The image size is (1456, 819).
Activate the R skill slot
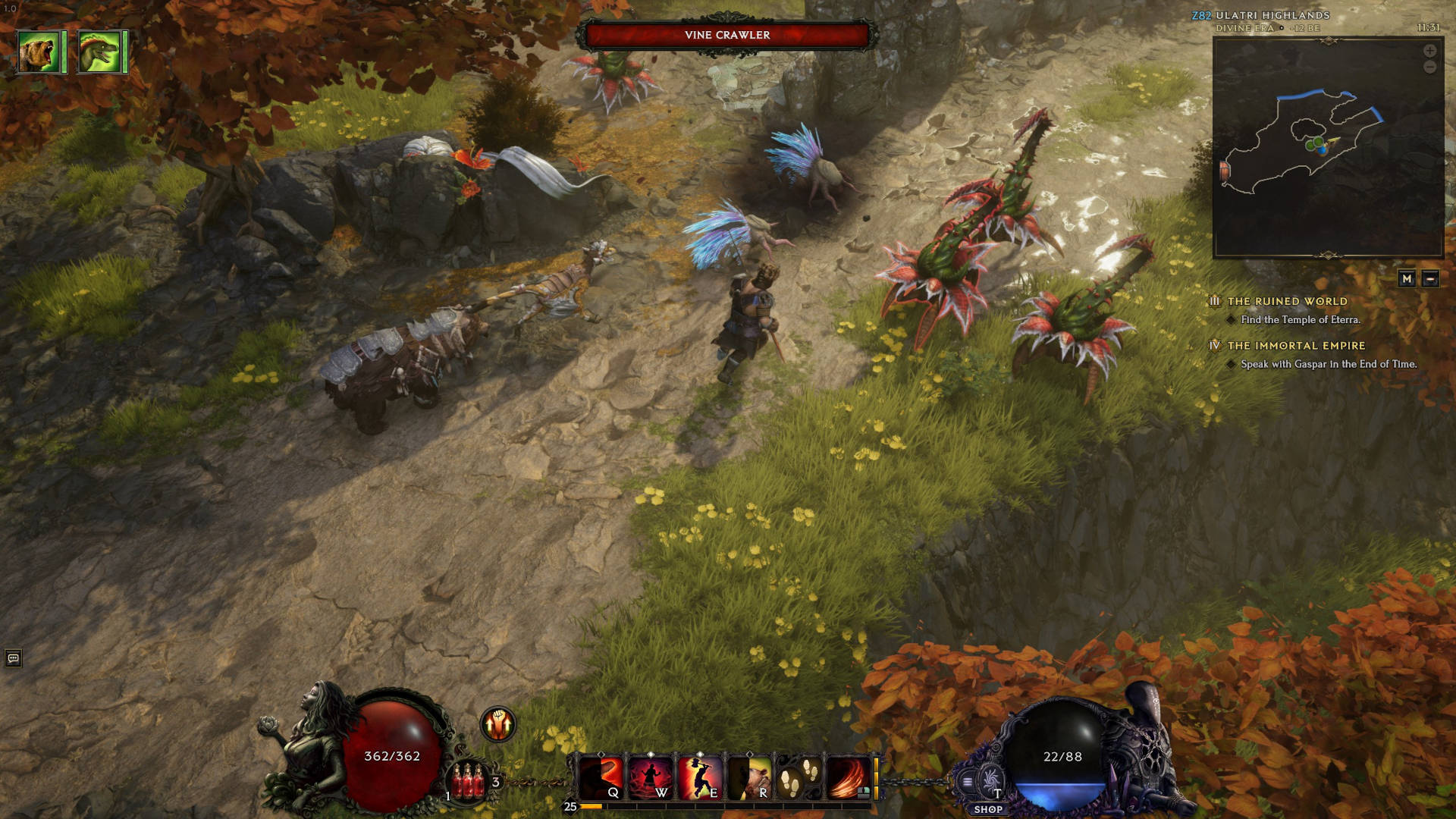pos(749,777)
